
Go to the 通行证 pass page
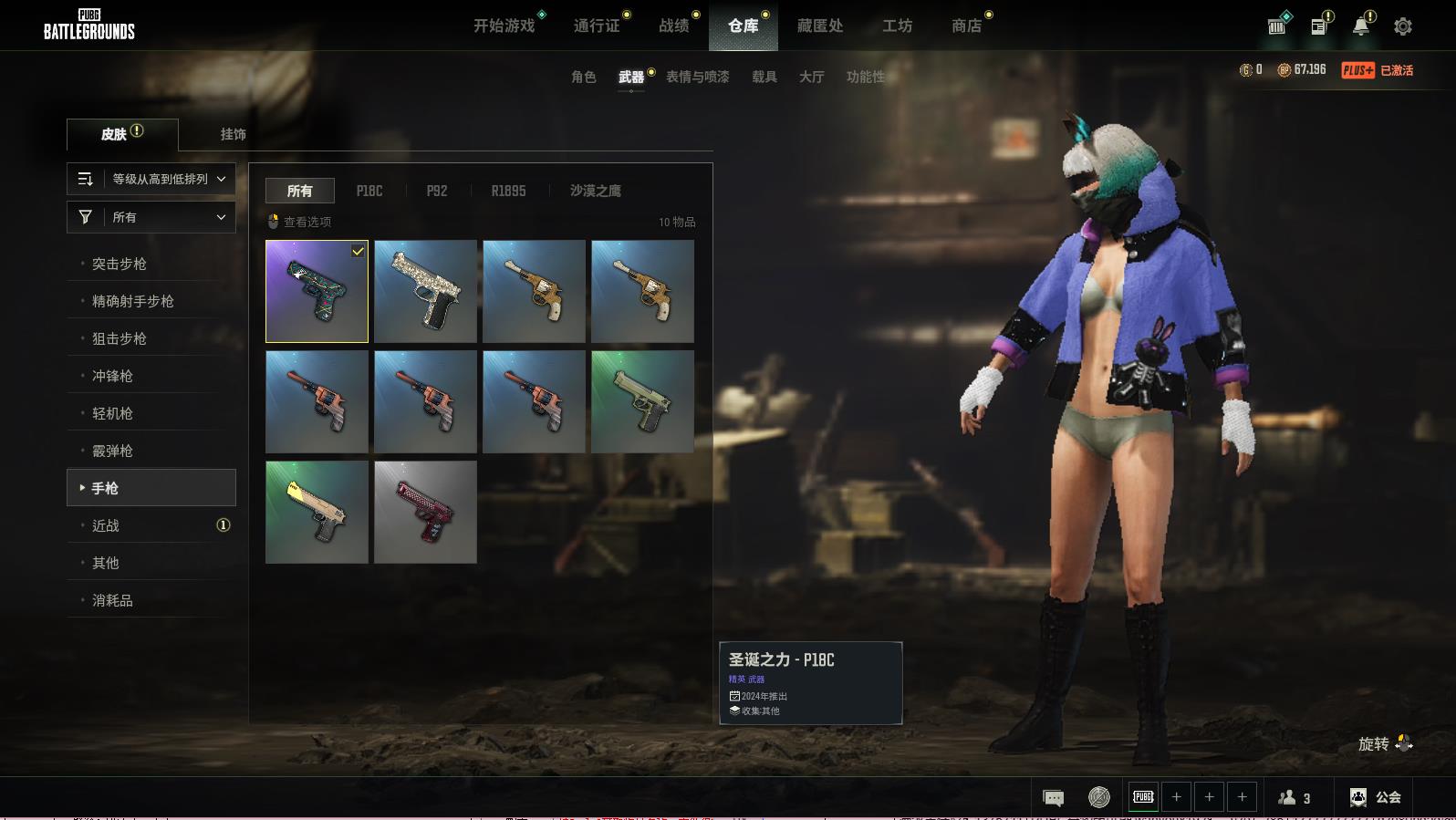point(597,26)
